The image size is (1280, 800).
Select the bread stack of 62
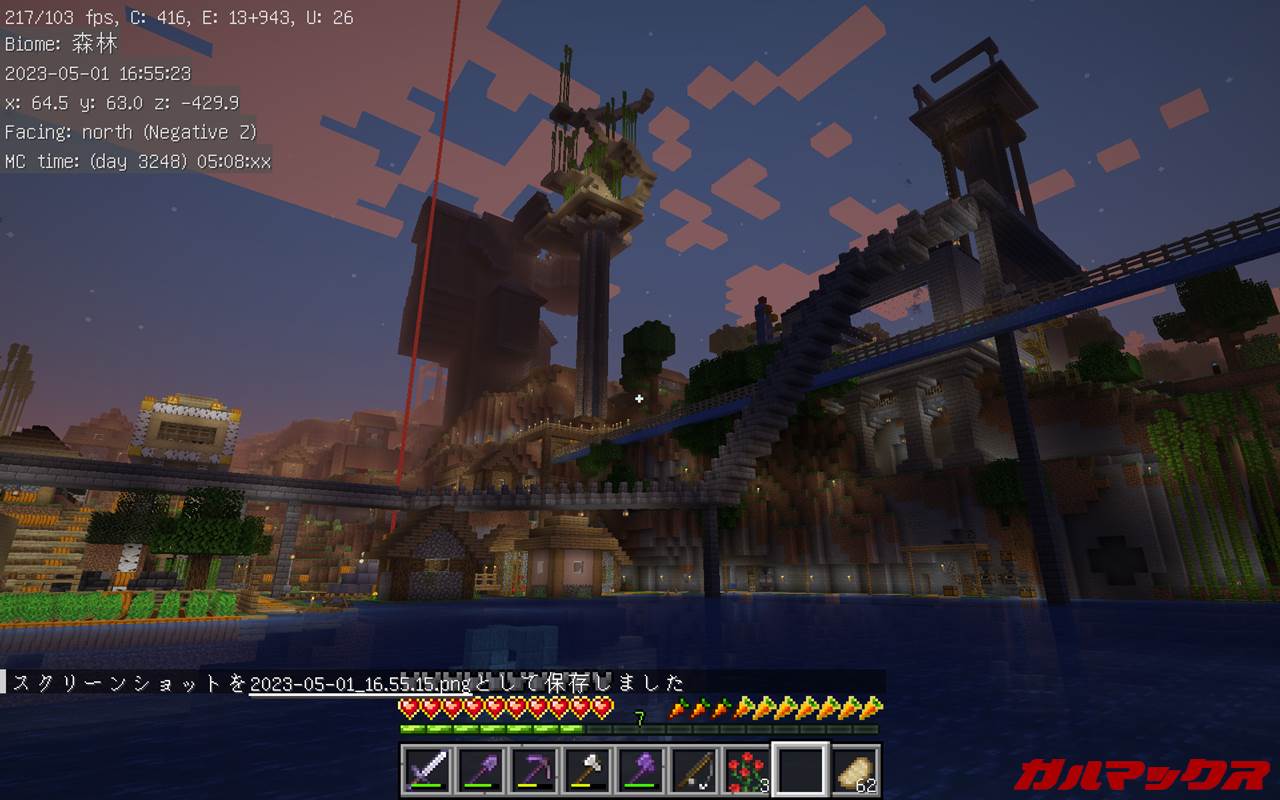tap(853, 770)
